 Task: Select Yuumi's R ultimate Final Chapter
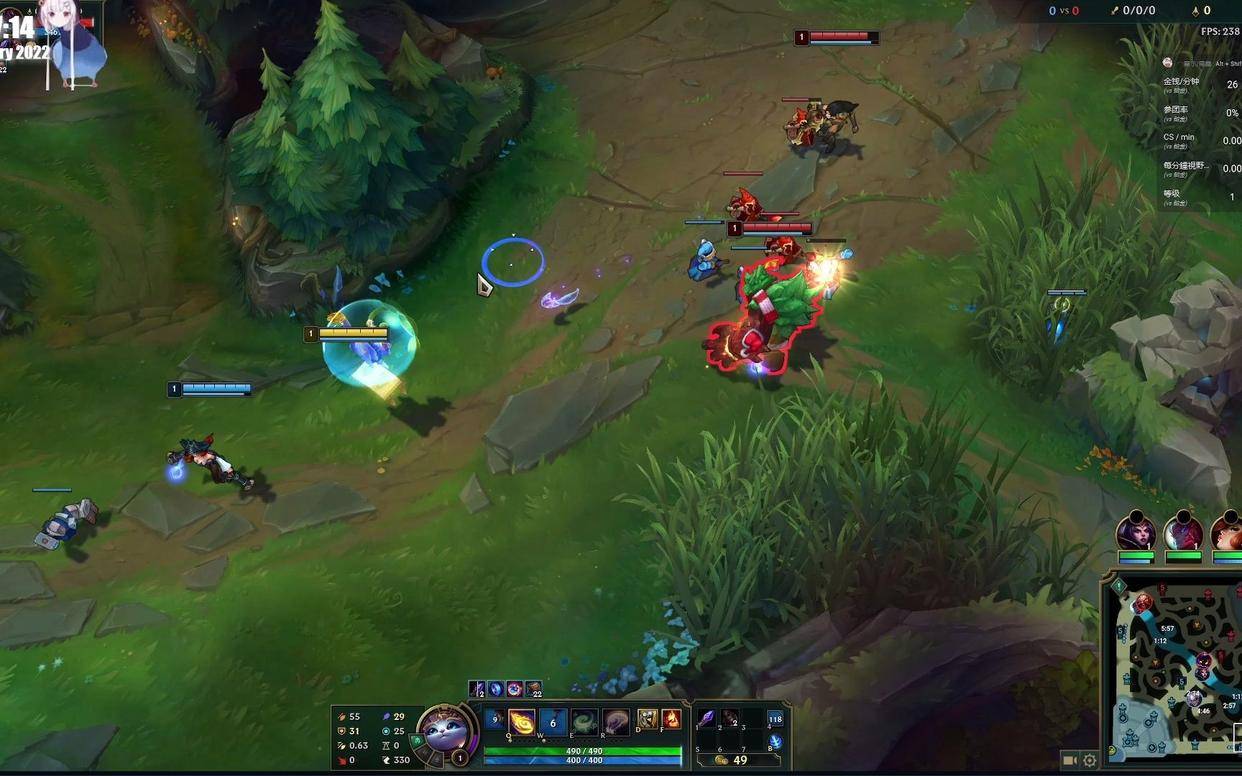pyautogui.click(x=615, y=721)
